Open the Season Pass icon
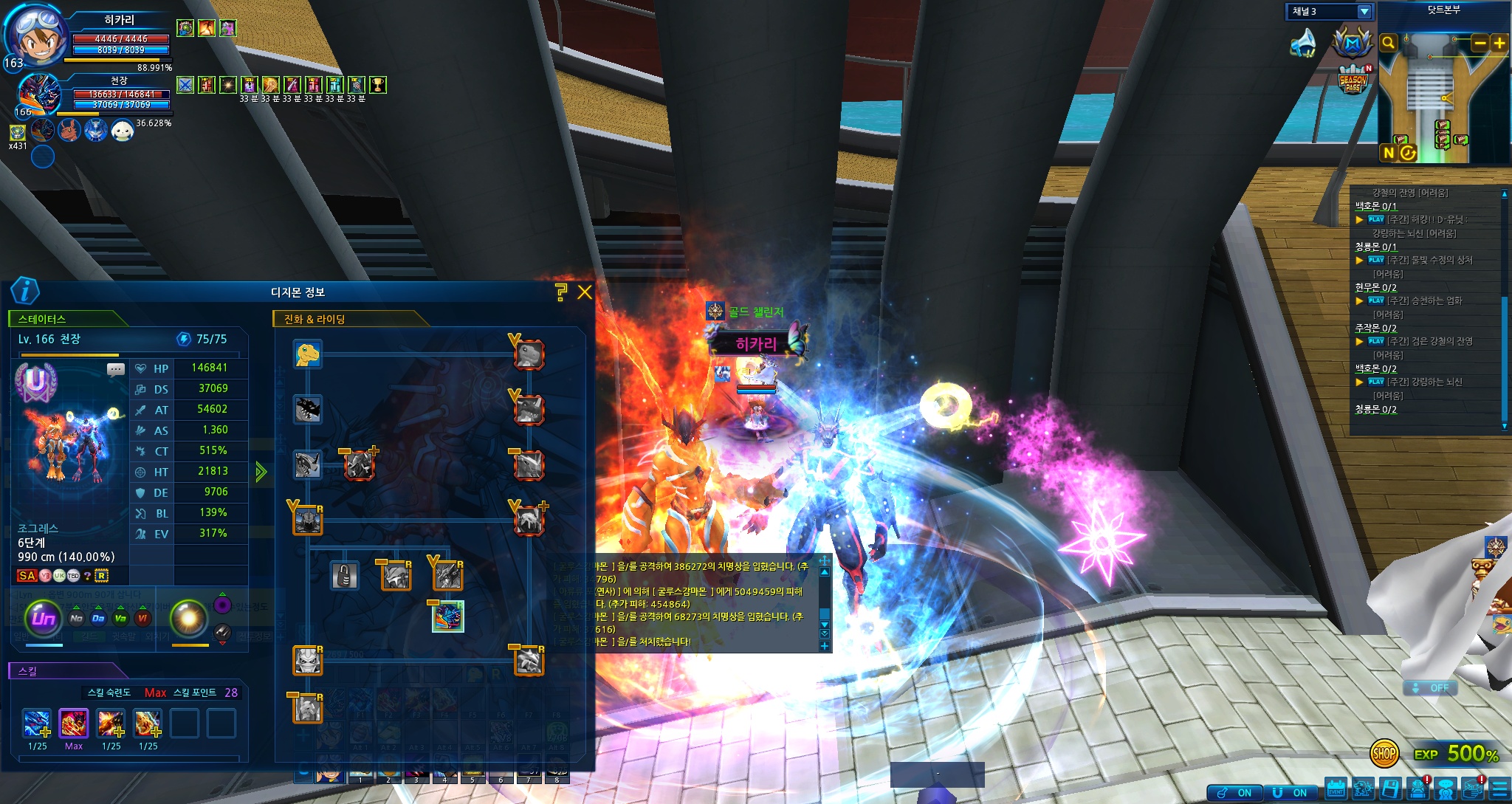1512x804 pixels. (1353, 80)
